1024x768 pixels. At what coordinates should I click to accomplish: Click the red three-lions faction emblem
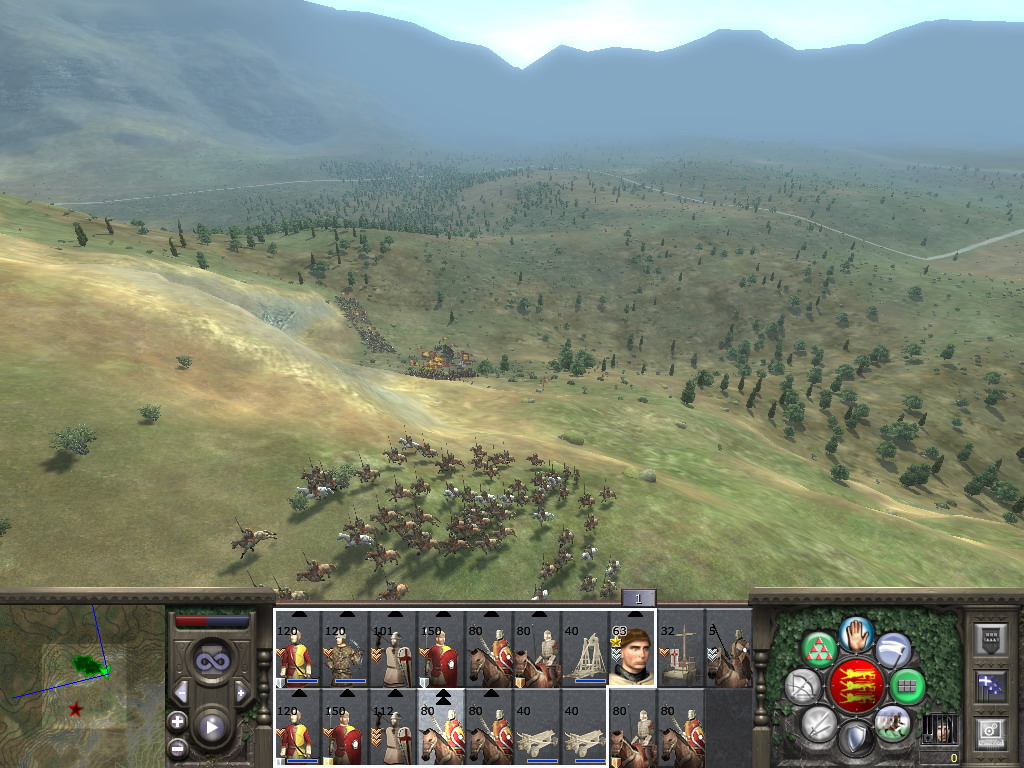coord(855,686)
